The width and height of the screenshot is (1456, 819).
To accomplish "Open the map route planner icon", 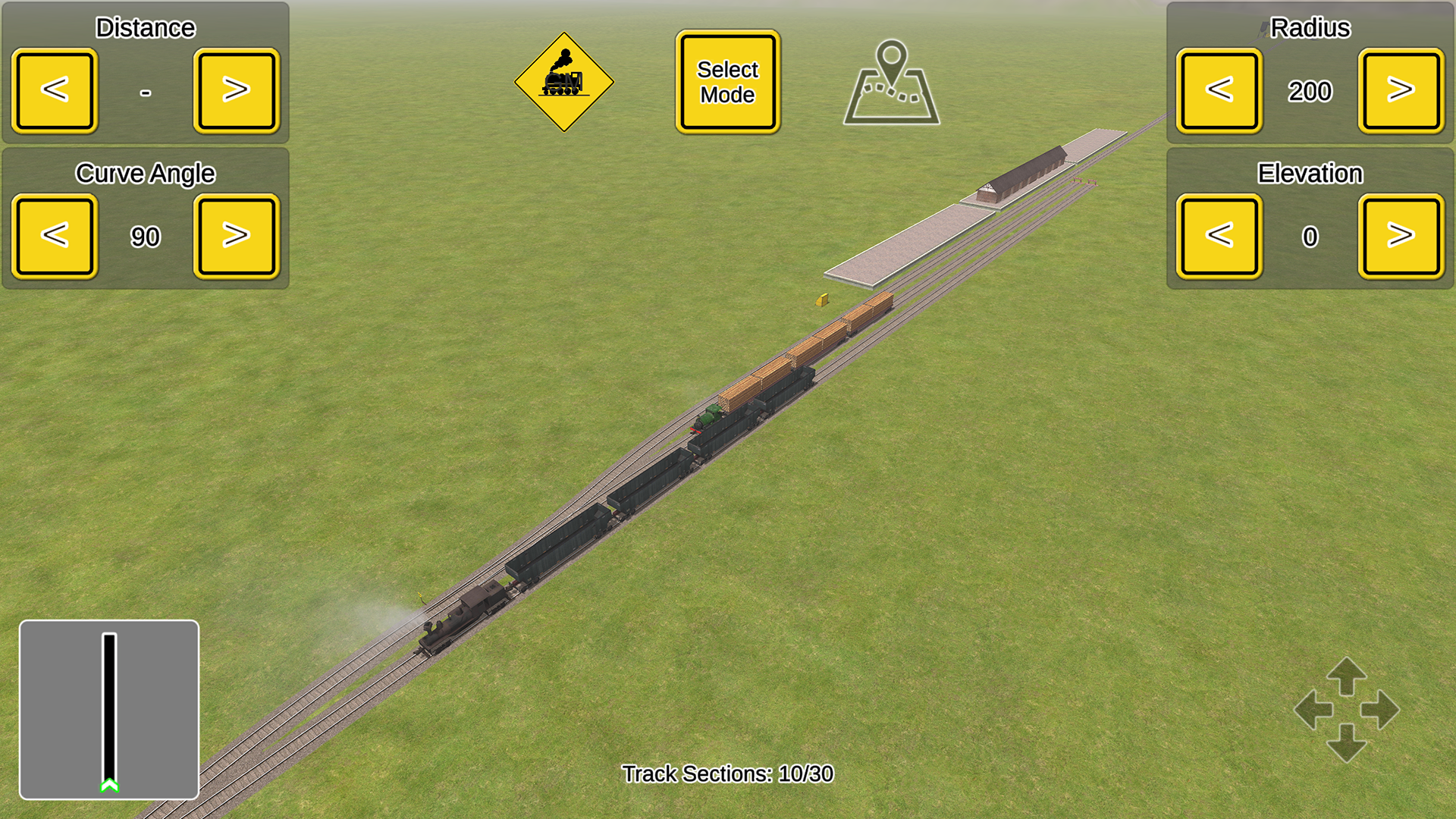I will (x=892, y=83).
